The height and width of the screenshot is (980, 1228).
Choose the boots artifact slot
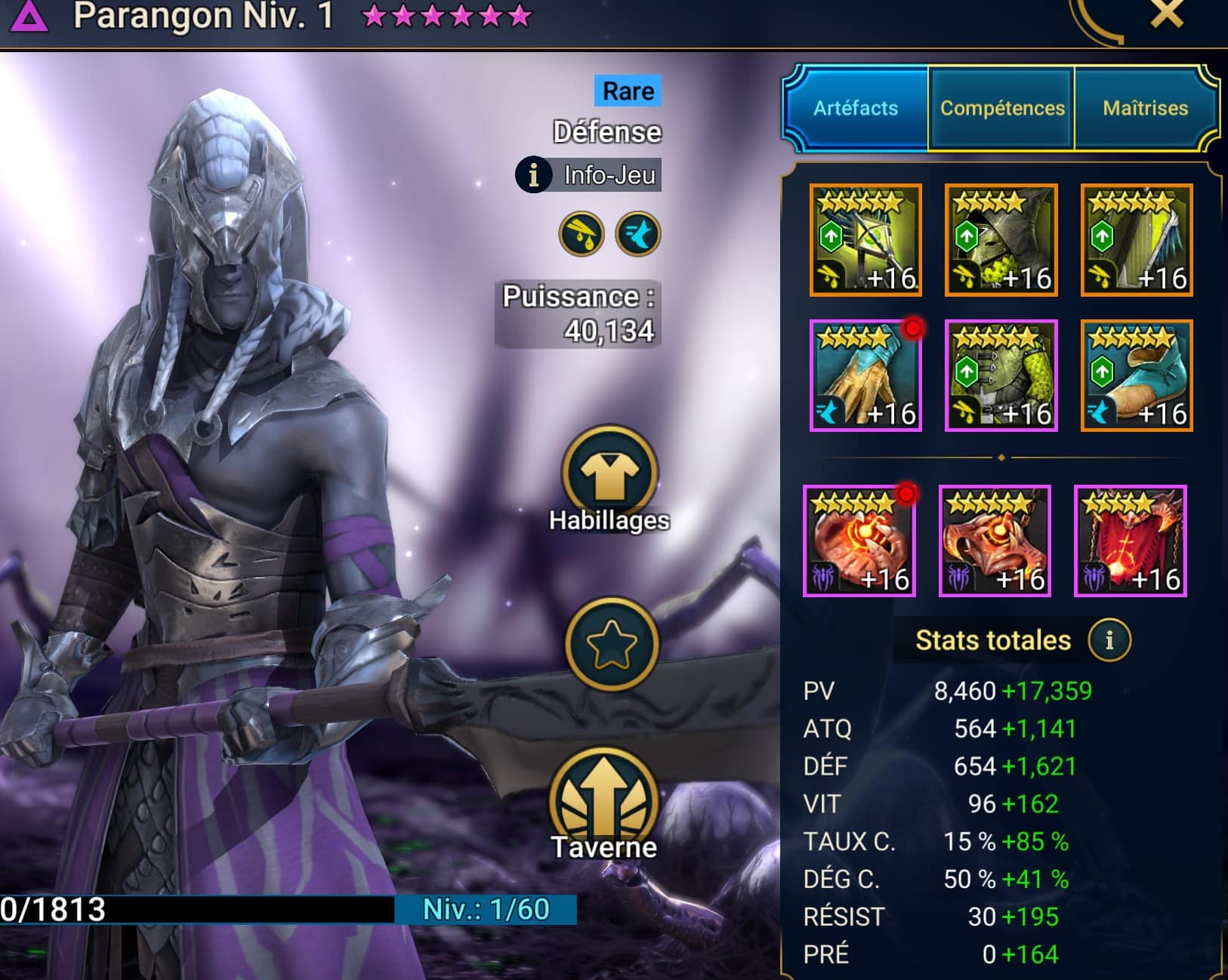[1137, 375]
